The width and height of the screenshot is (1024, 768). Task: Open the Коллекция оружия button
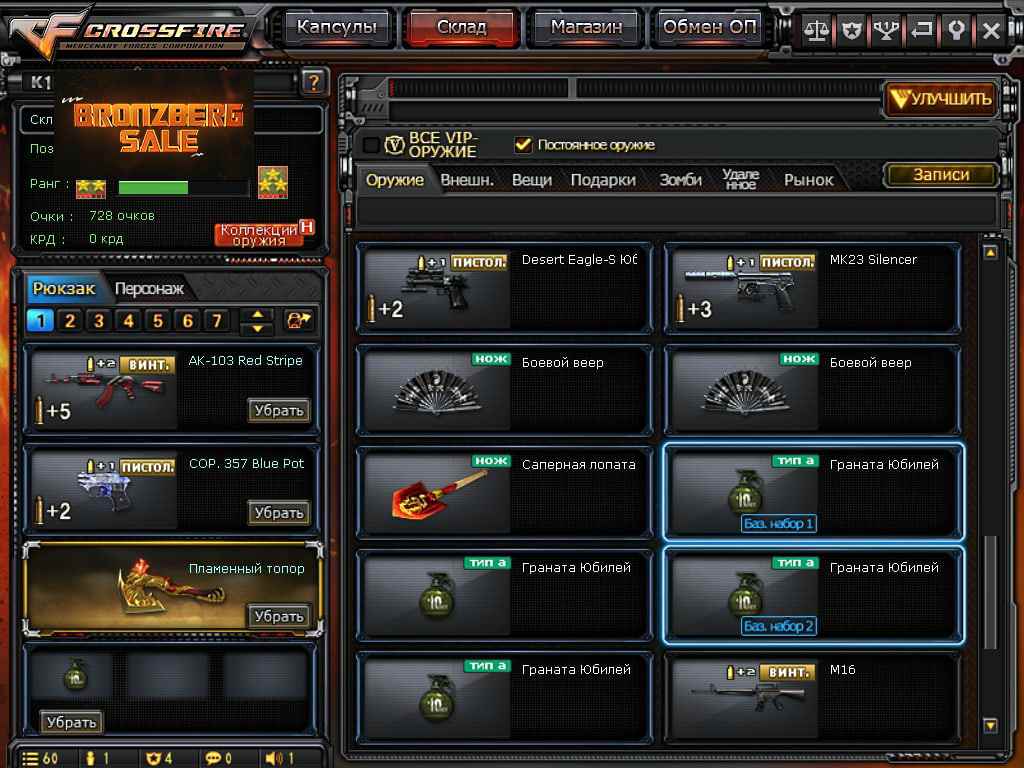[x=259, y=234]
